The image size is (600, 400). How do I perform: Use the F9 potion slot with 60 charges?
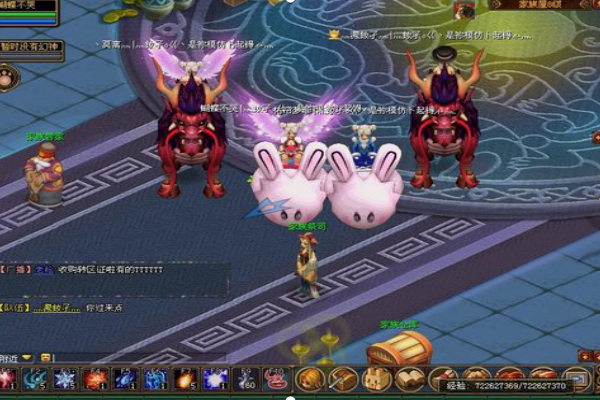pos(246,379)
